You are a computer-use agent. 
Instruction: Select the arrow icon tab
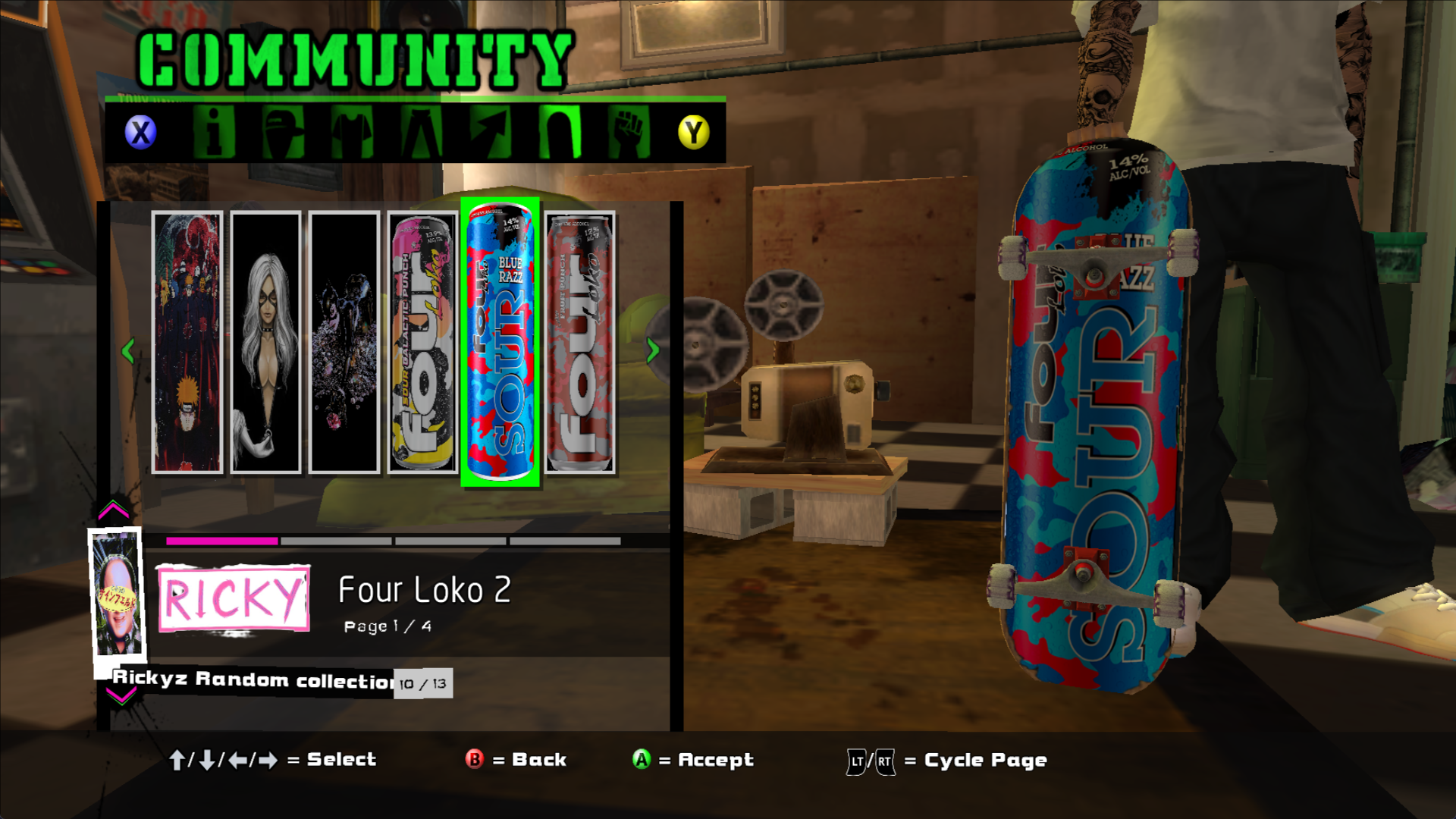[491, 132]
